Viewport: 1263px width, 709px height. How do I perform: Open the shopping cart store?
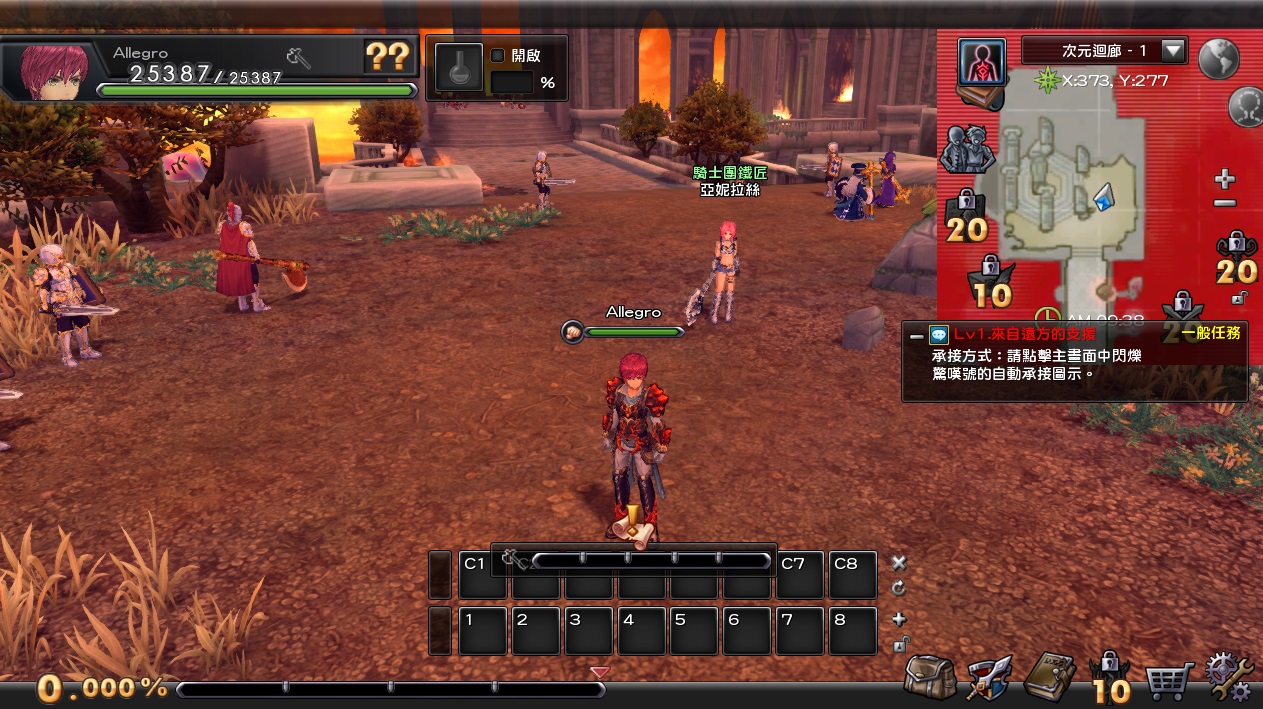(x=1166, y=681)
